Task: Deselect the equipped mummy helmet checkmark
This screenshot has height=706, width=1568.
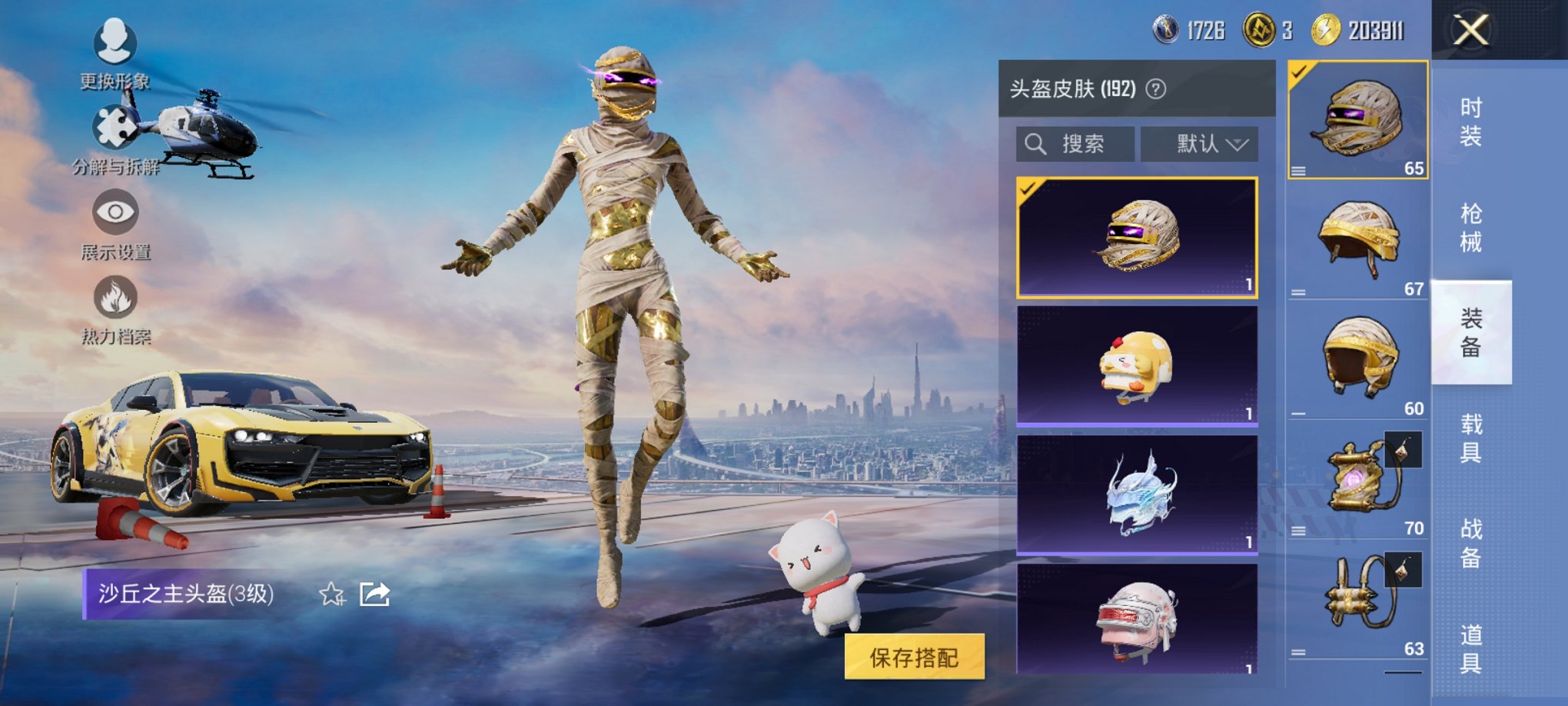Action: 1299,72
